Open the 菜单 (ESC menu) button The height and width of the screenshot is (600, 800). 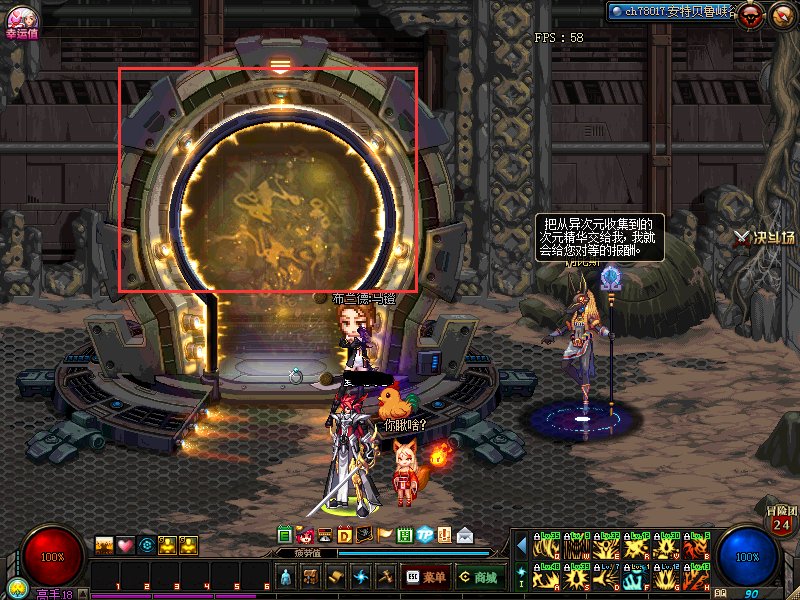426,577
